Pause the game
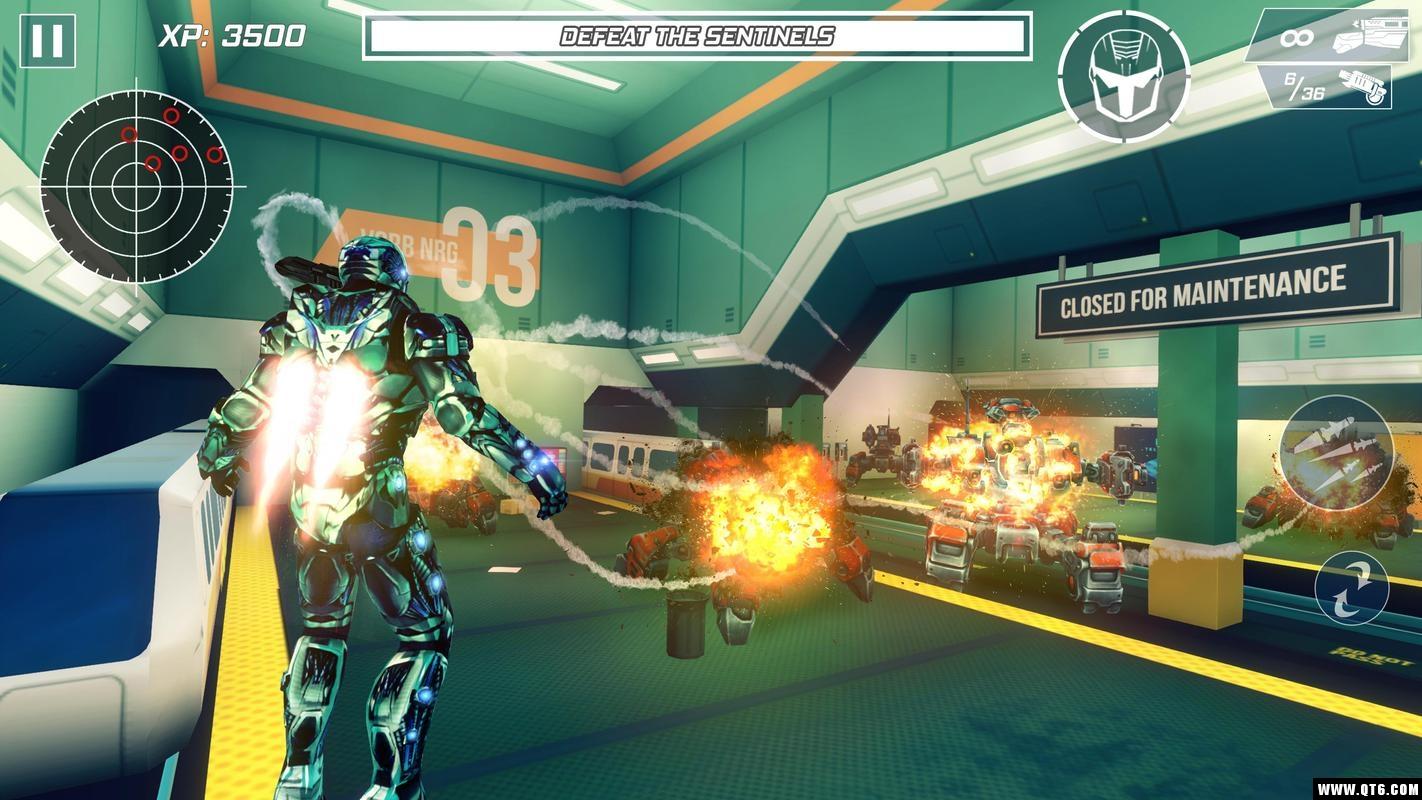 click(47, 41)
